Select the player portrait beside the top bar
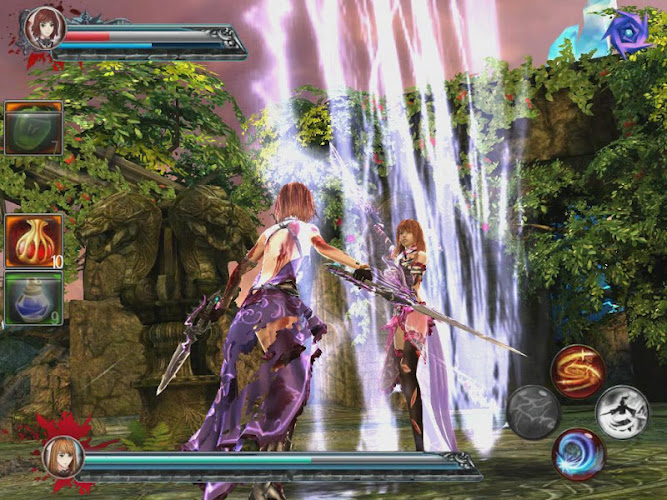 coord(45,27)
